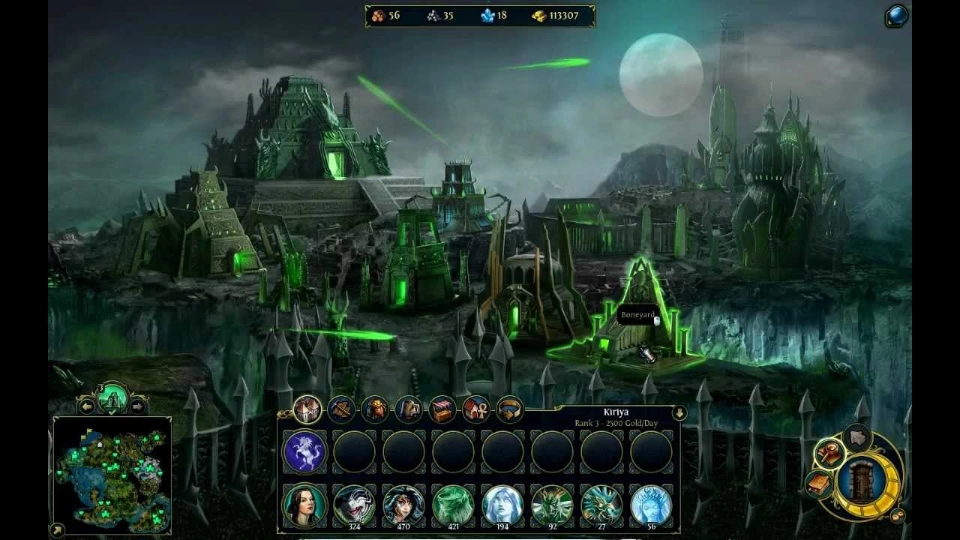Open the creature recruitment helmet tab
Screen dimensions: 960x540
375,408
